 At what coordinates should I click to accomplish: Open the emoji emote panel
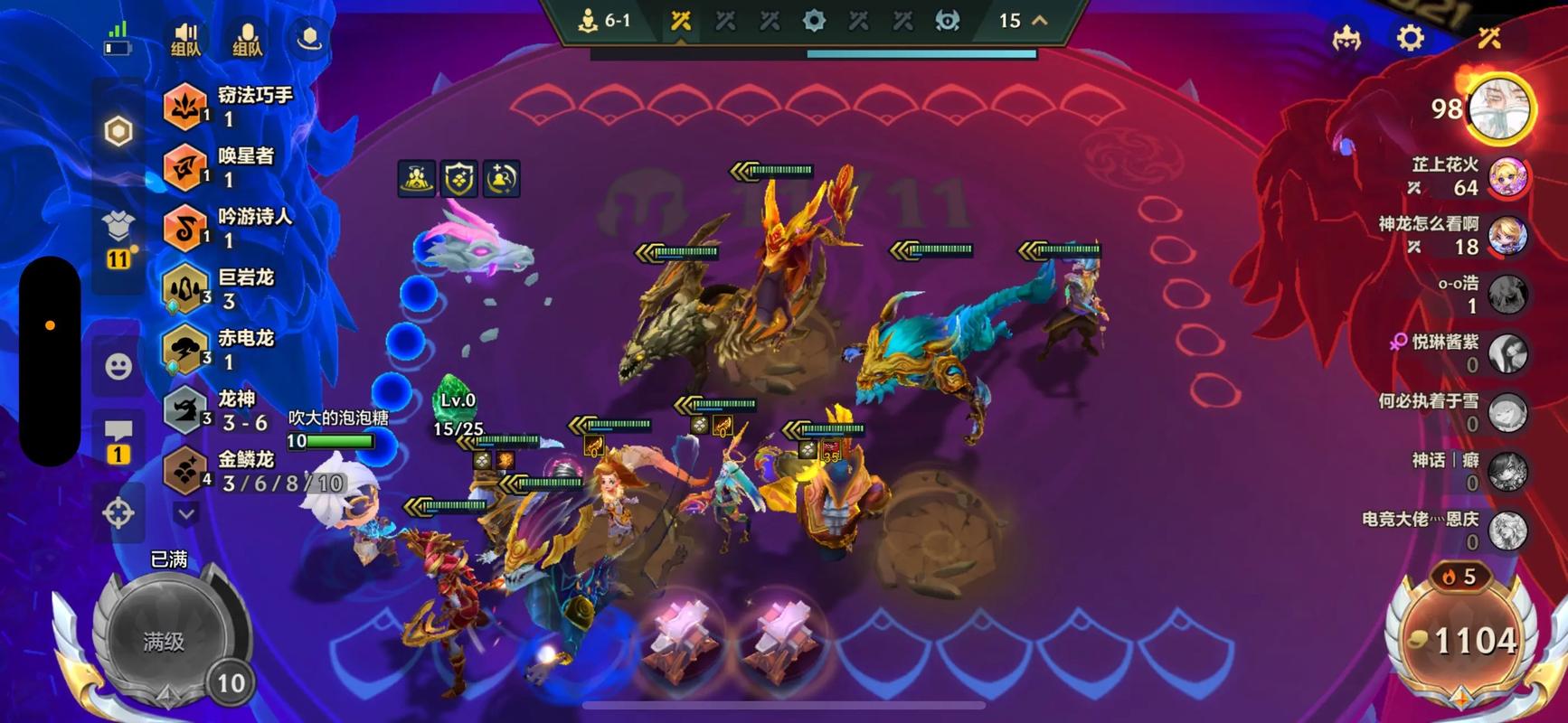(x=118, y=366)
